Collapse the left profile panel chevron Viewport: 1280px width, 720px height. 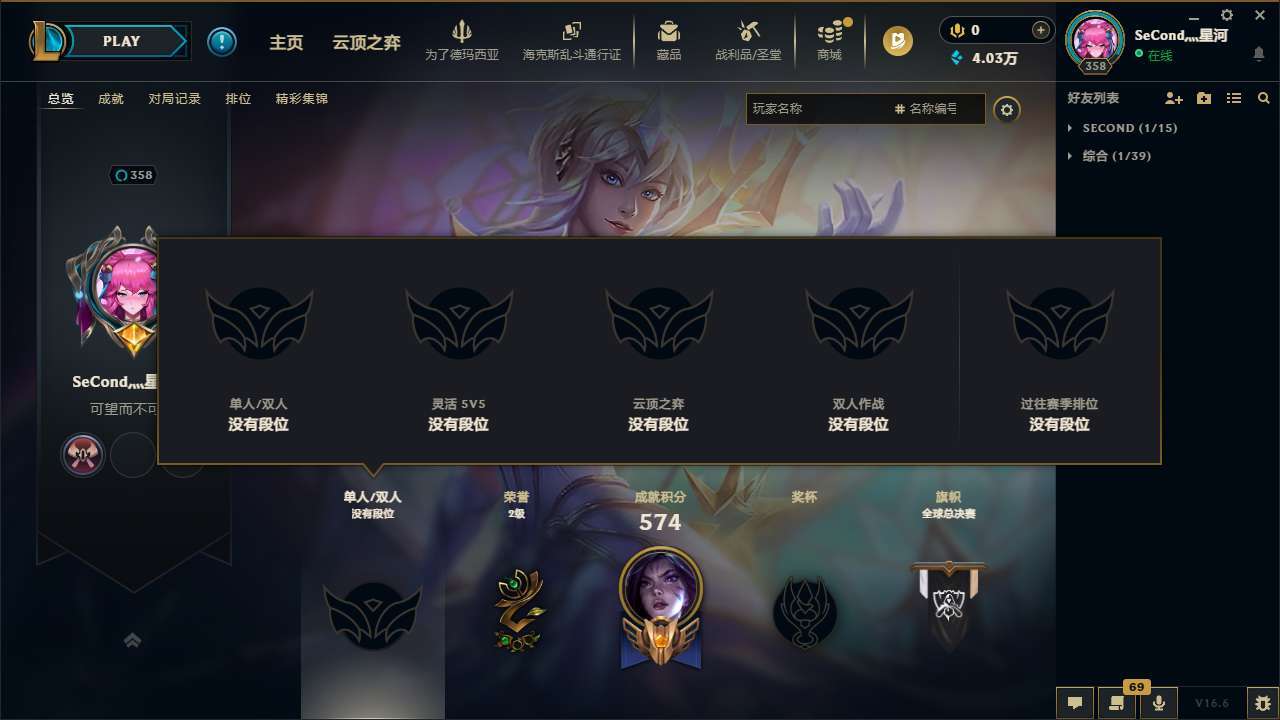[x=133, y=640]
